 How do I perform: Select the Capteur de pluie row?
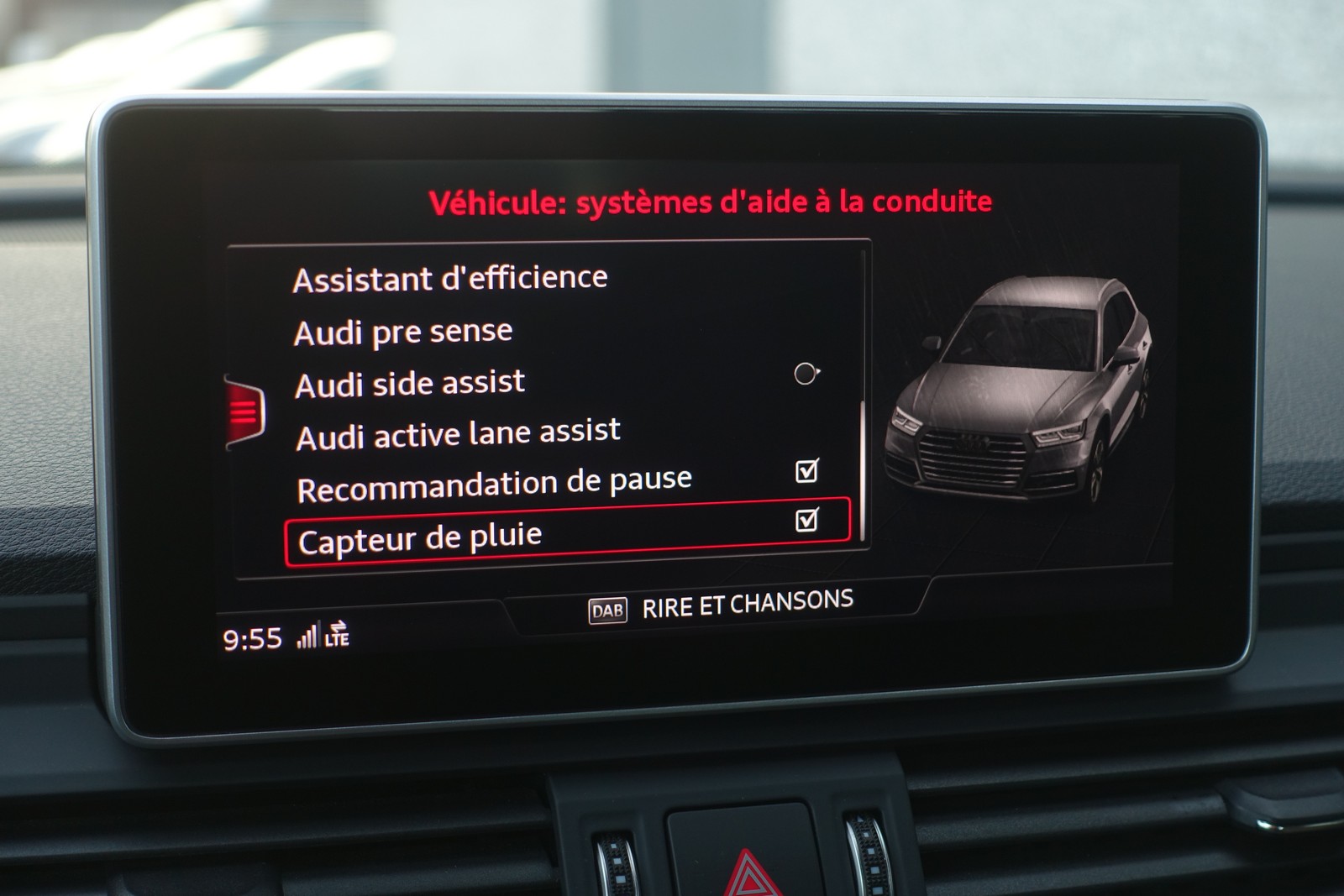pyautogui.click(x=420, y=539)
